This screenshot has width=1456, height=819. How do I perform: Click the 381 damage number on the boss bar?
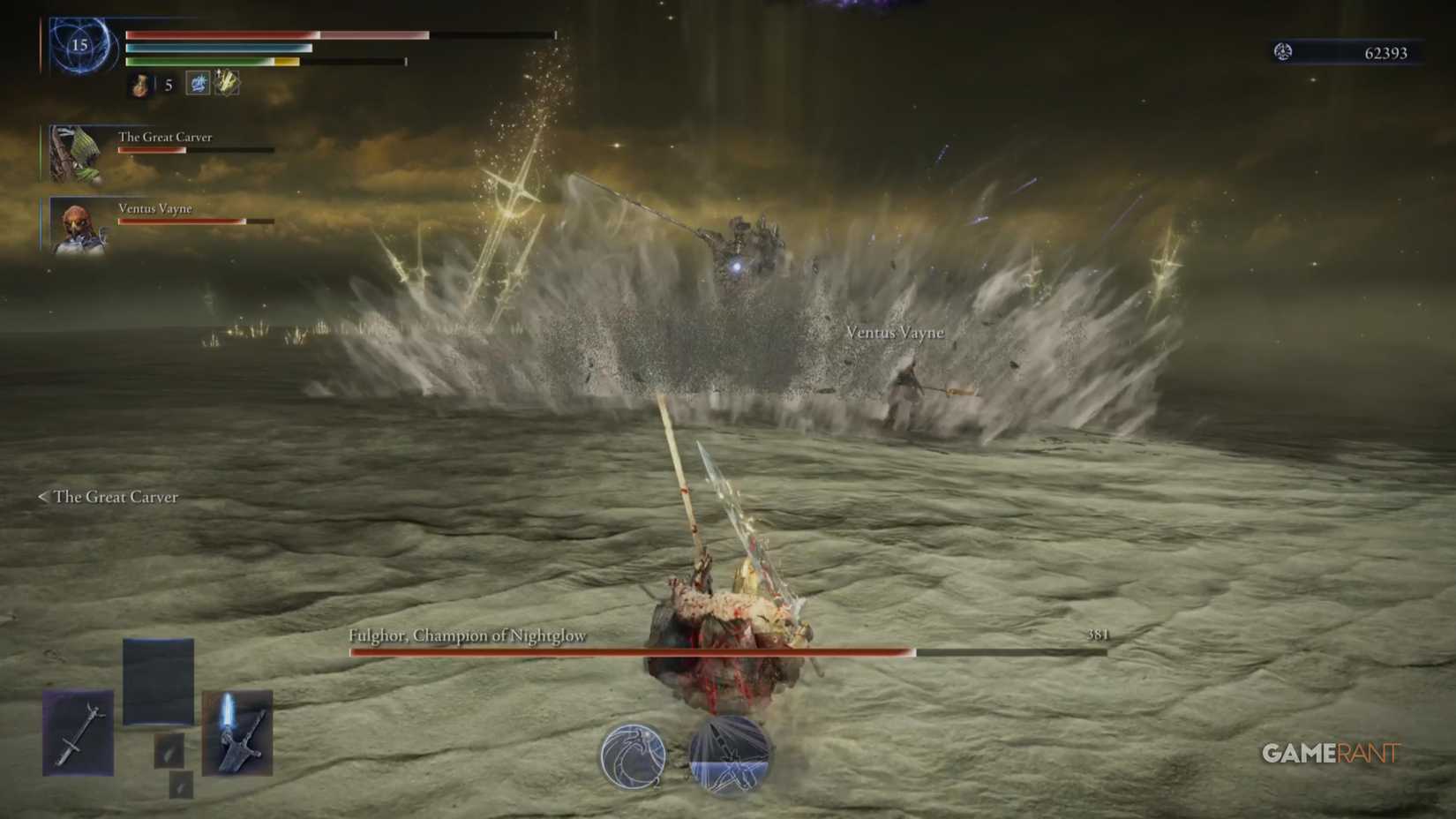click(x=1099, y=633)
